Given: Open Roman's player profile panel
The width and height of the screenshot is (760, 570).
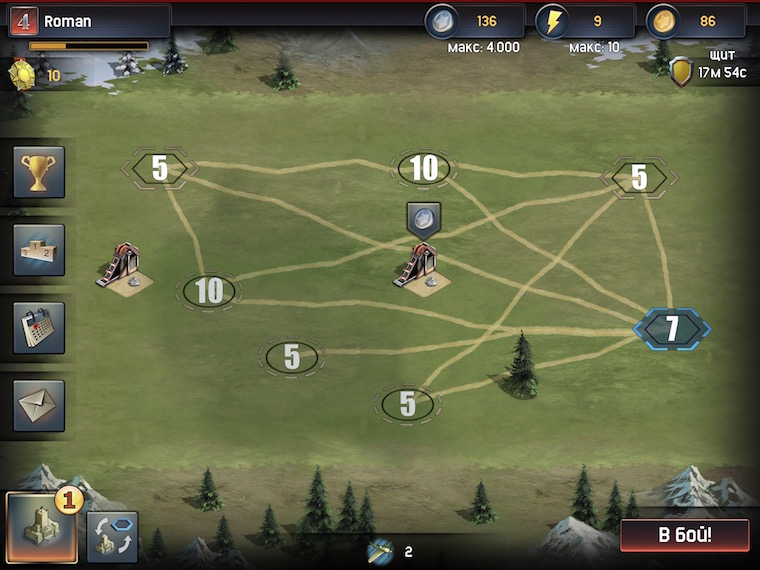Looking at the screenshot, I should 88,21.
